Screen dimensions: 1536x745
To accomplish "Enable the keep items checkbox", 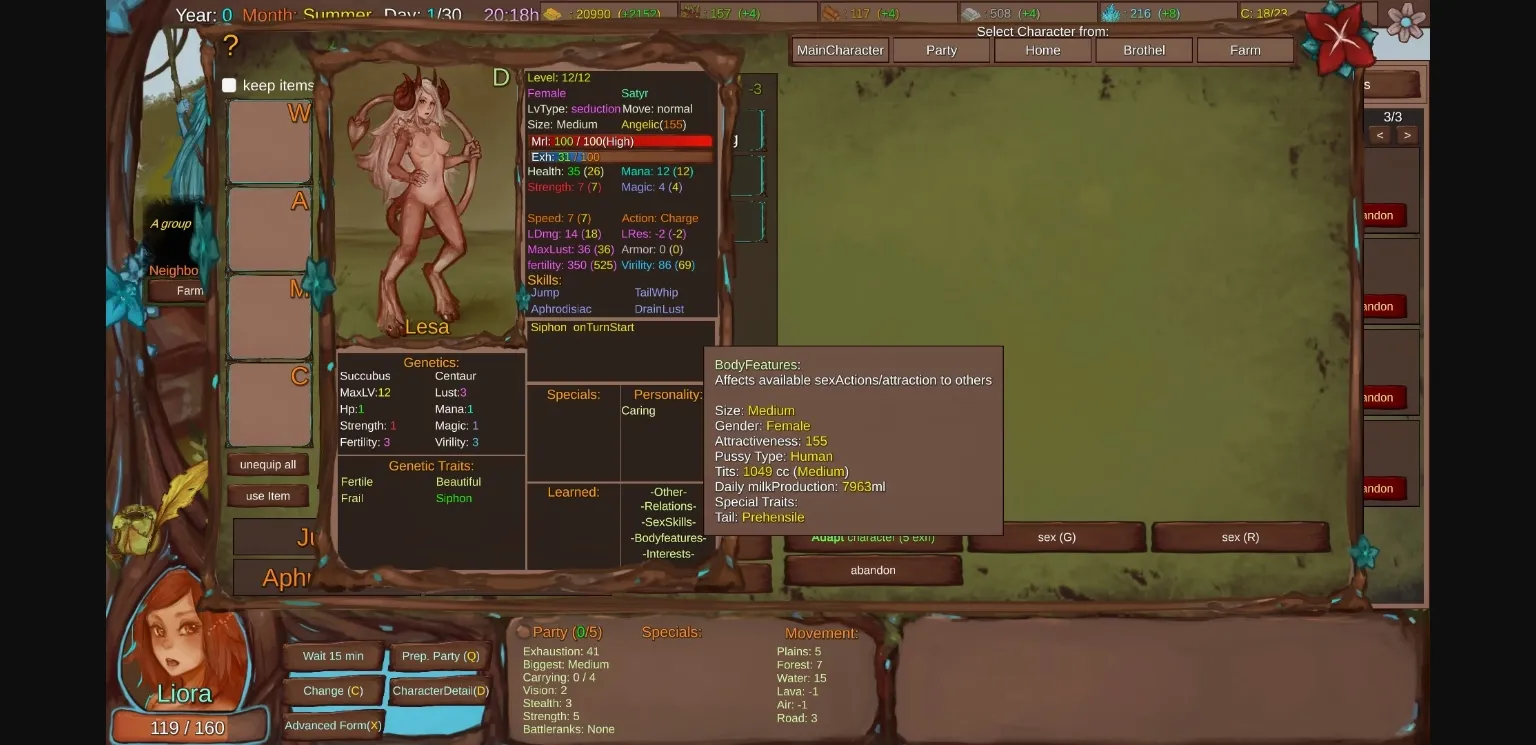I will click(x=230, y=85).
